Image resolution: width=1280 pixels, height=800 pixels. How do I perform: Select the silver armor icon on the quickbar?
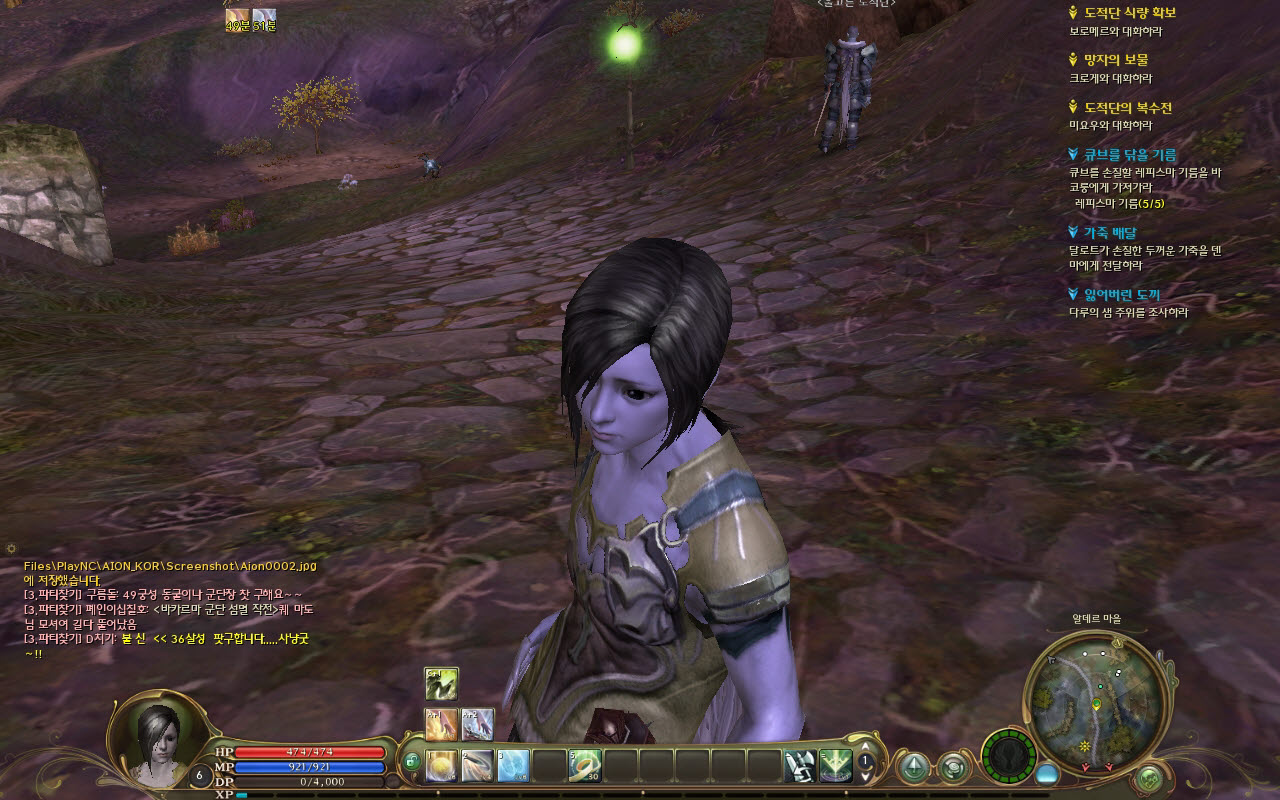click(800, 766)
